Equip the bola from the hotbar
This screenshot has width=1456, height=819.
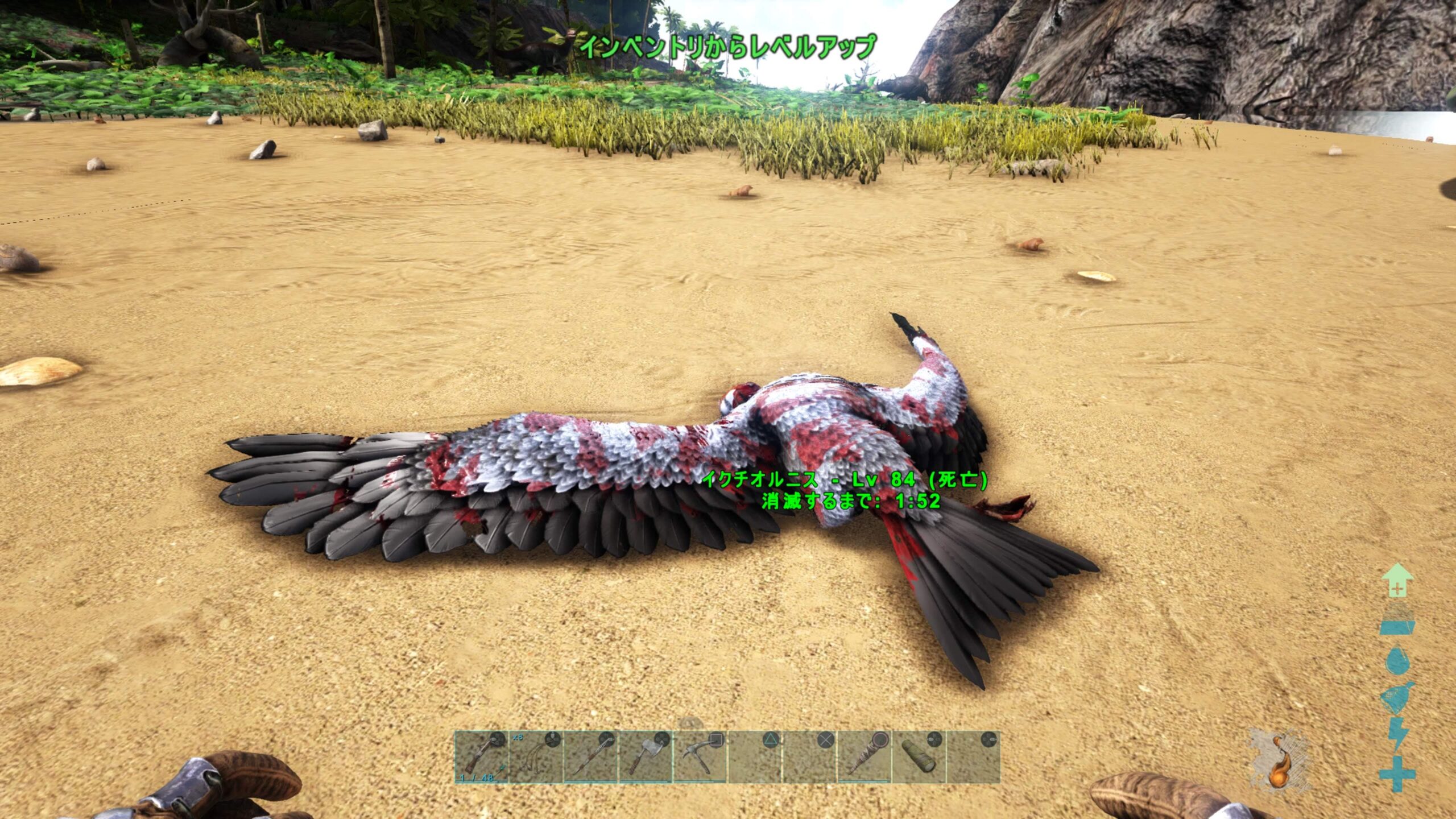(536, 757)
